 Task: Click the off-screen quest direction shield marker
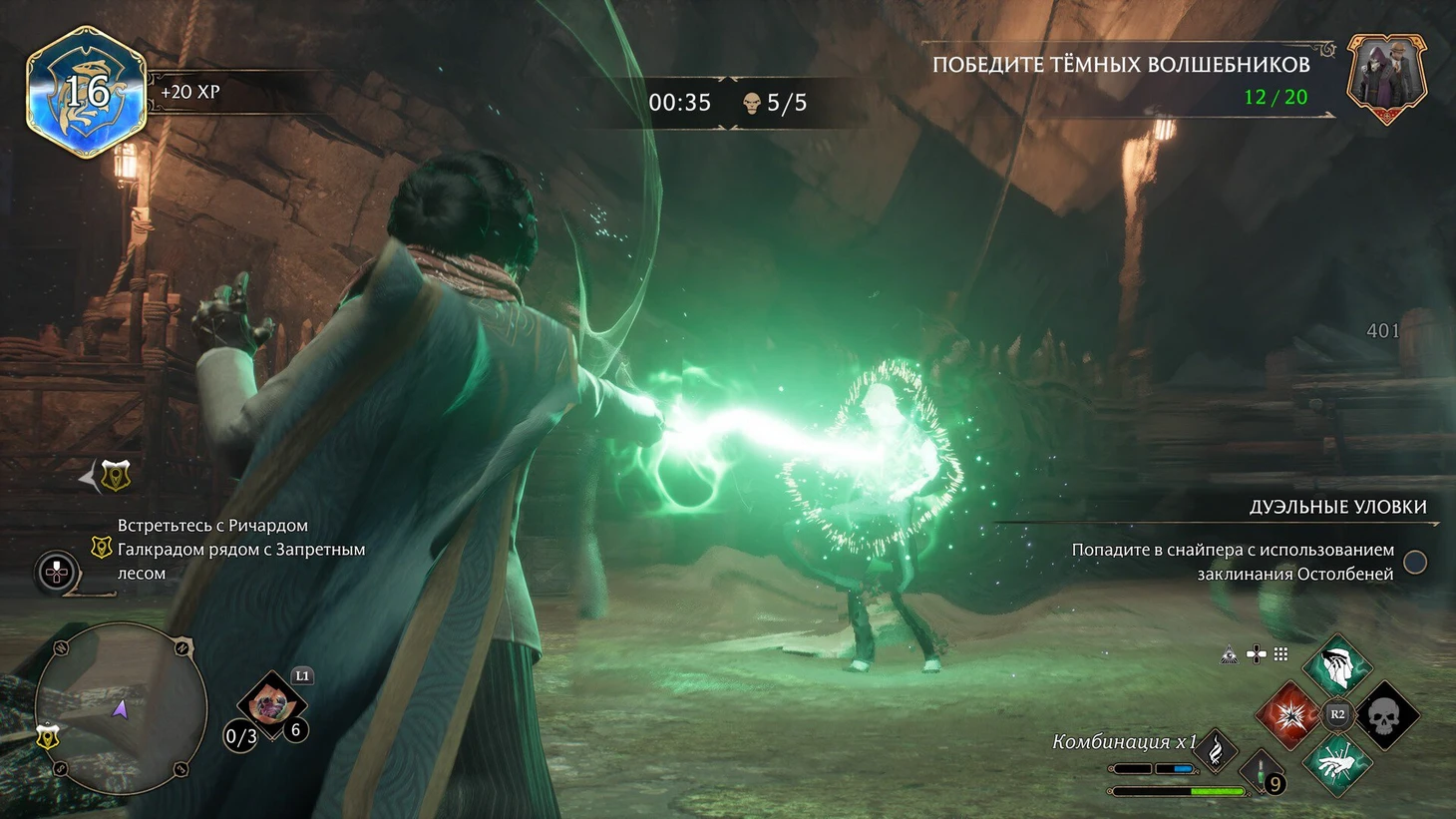116,477
